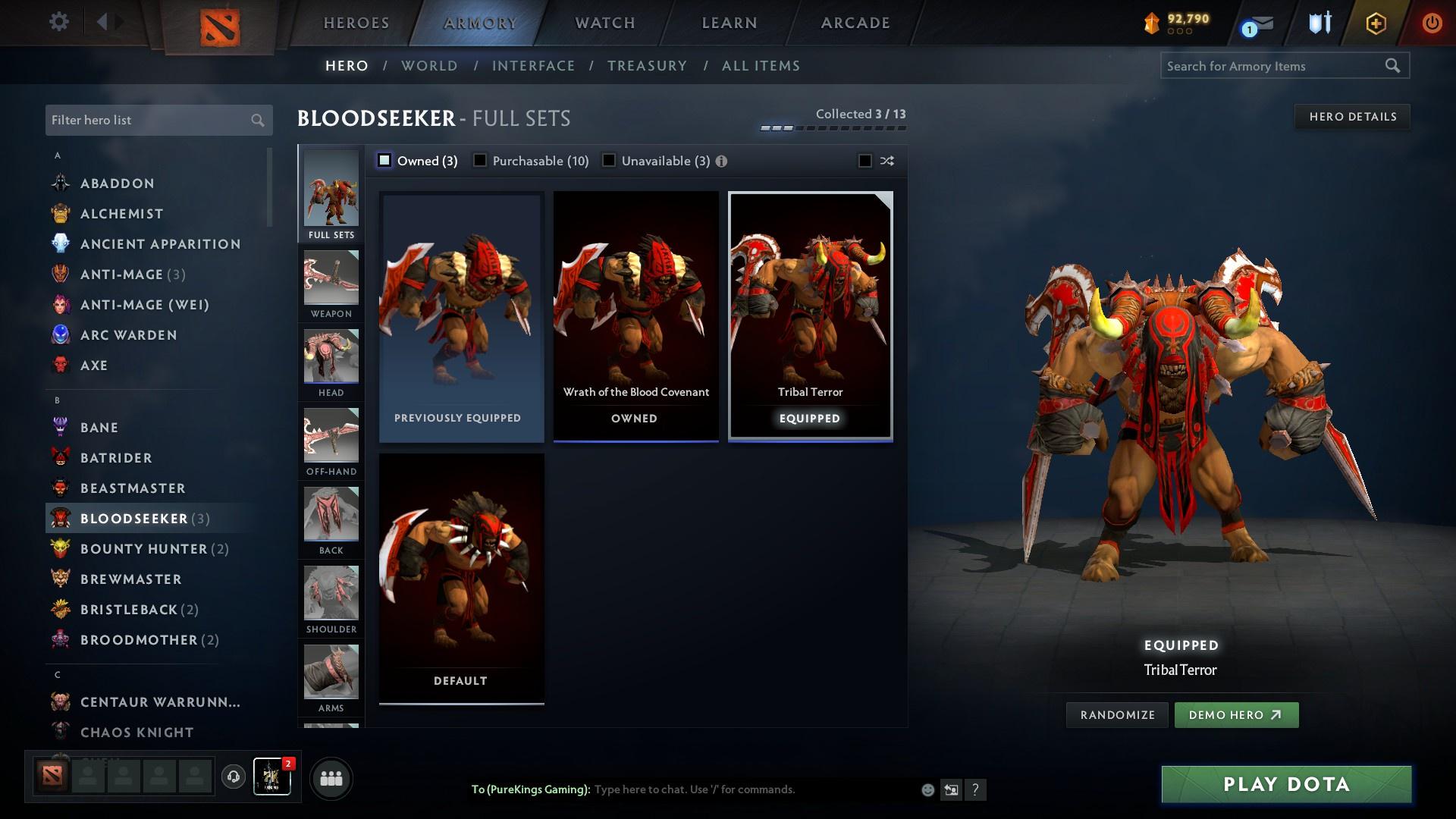
Task: Open the emoticon picker beside chat
Action: 927,789
